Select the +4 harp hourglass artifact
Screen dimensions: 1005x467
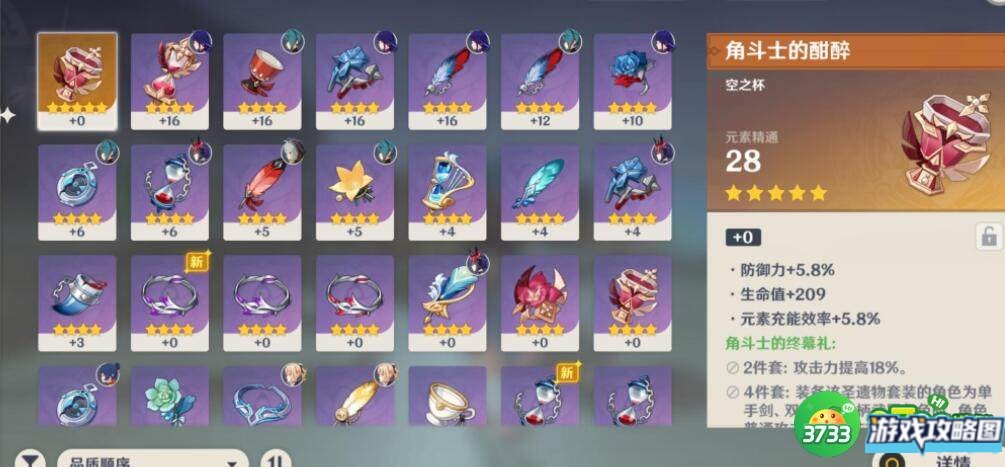447,192
